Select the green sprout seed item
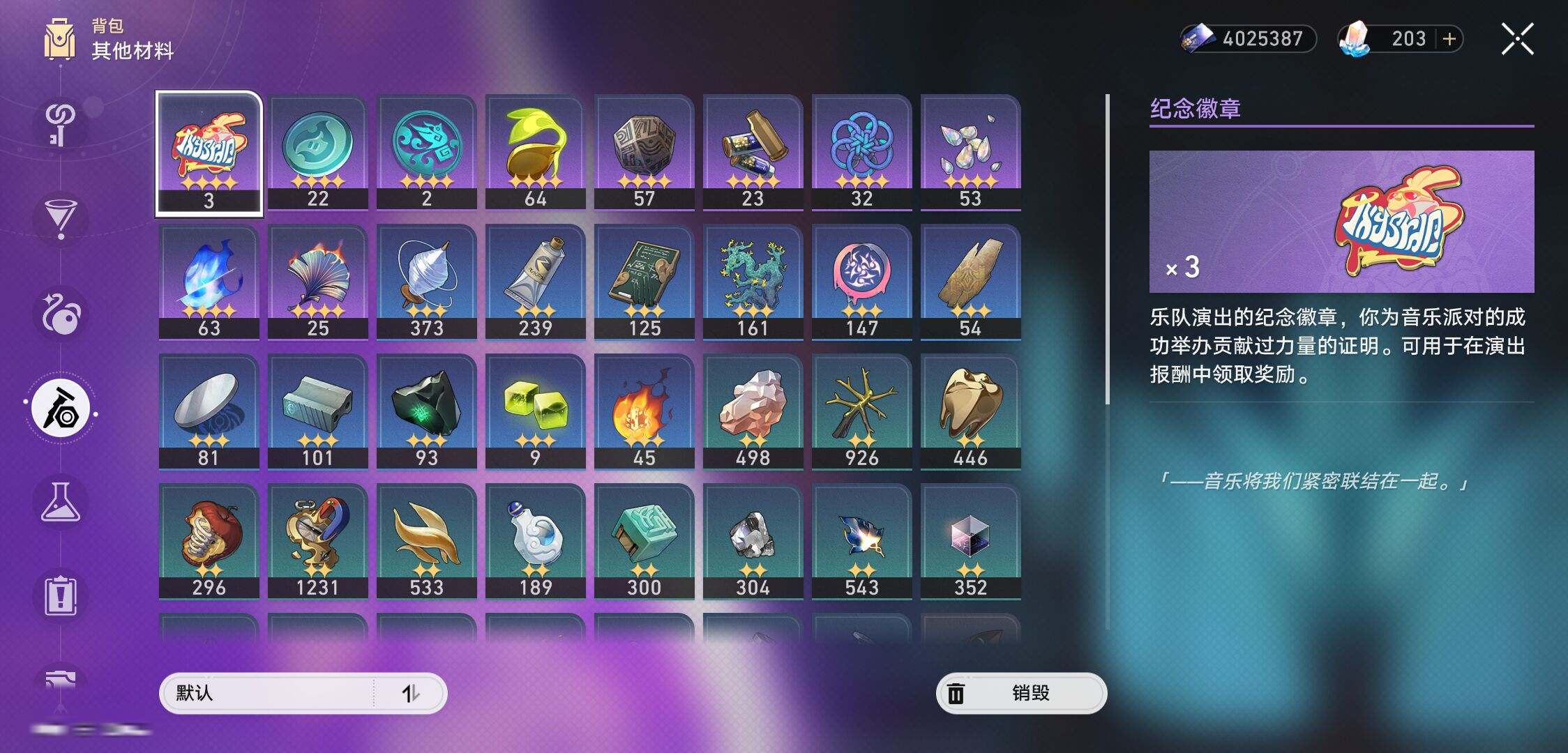 pos(535,151)
